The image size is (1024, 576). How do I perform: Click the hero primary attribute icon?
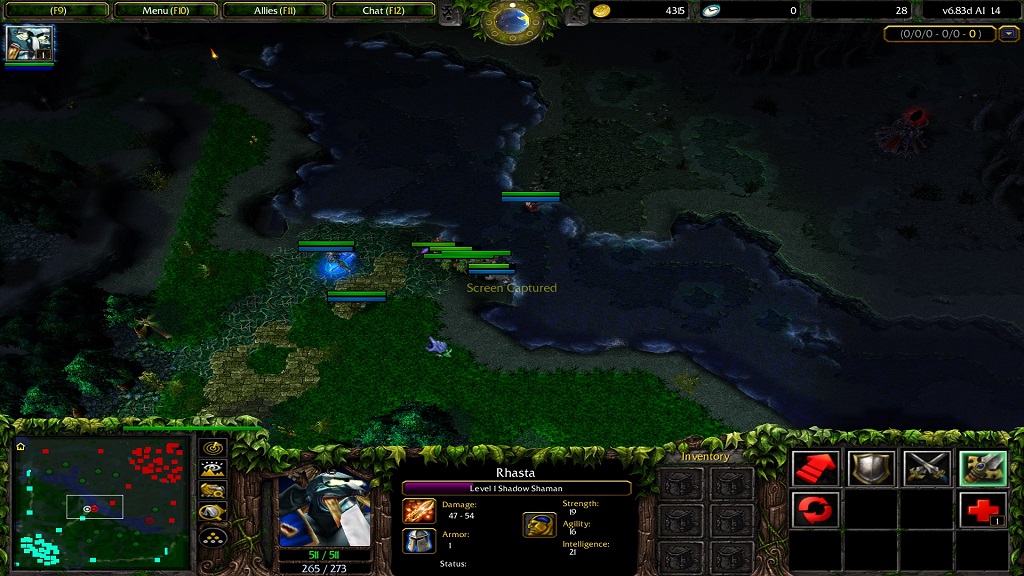539,525
